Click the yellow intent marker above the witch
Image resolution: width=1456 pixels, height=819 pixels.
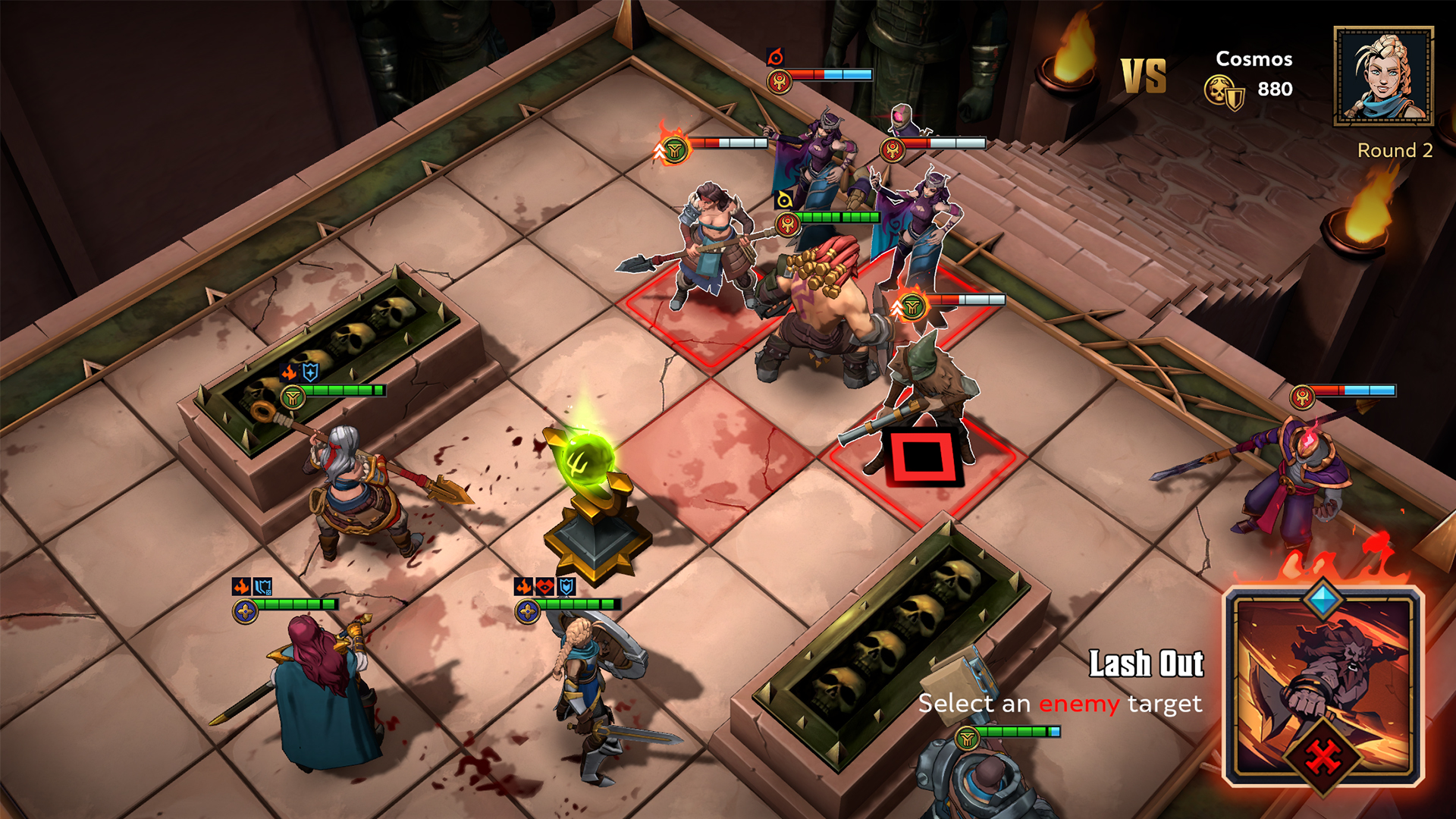point(785,200)
